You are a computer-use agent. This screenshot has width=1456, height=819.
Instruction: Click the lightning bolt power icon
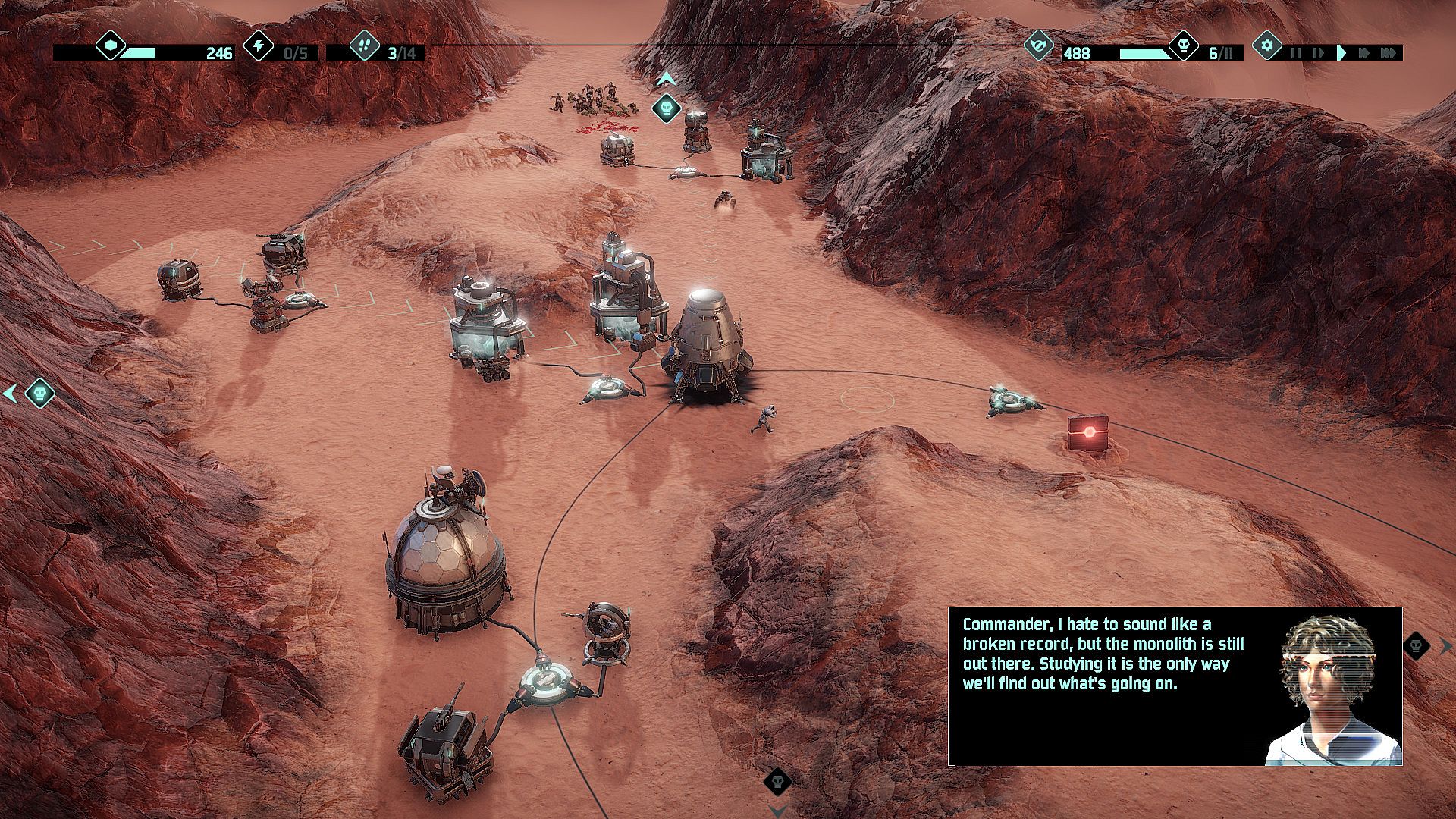point(259,46)
